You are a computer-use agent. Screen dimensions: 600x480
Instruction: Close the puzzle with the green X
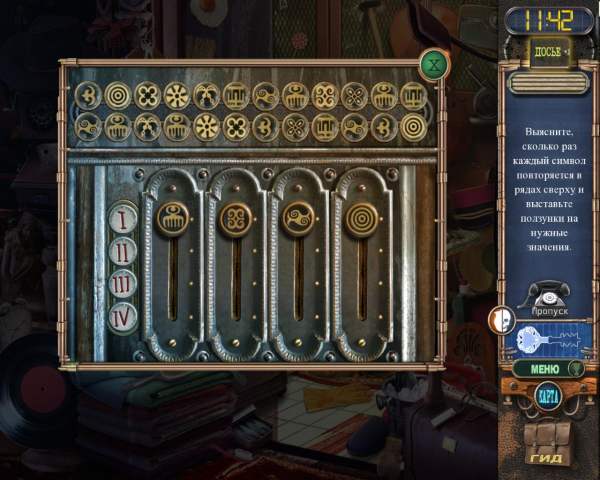(x=434, y=66)
